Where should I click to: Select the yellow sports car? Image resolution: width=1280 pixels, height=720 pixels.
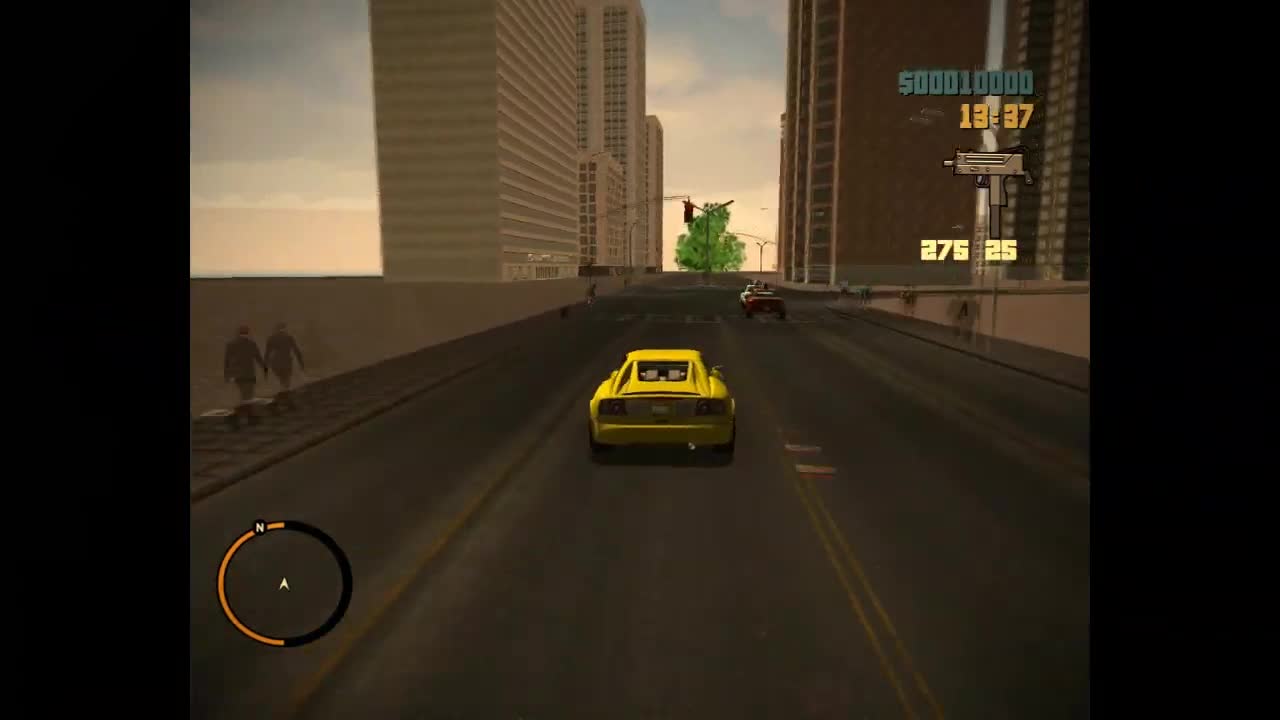tap(660, 405)
